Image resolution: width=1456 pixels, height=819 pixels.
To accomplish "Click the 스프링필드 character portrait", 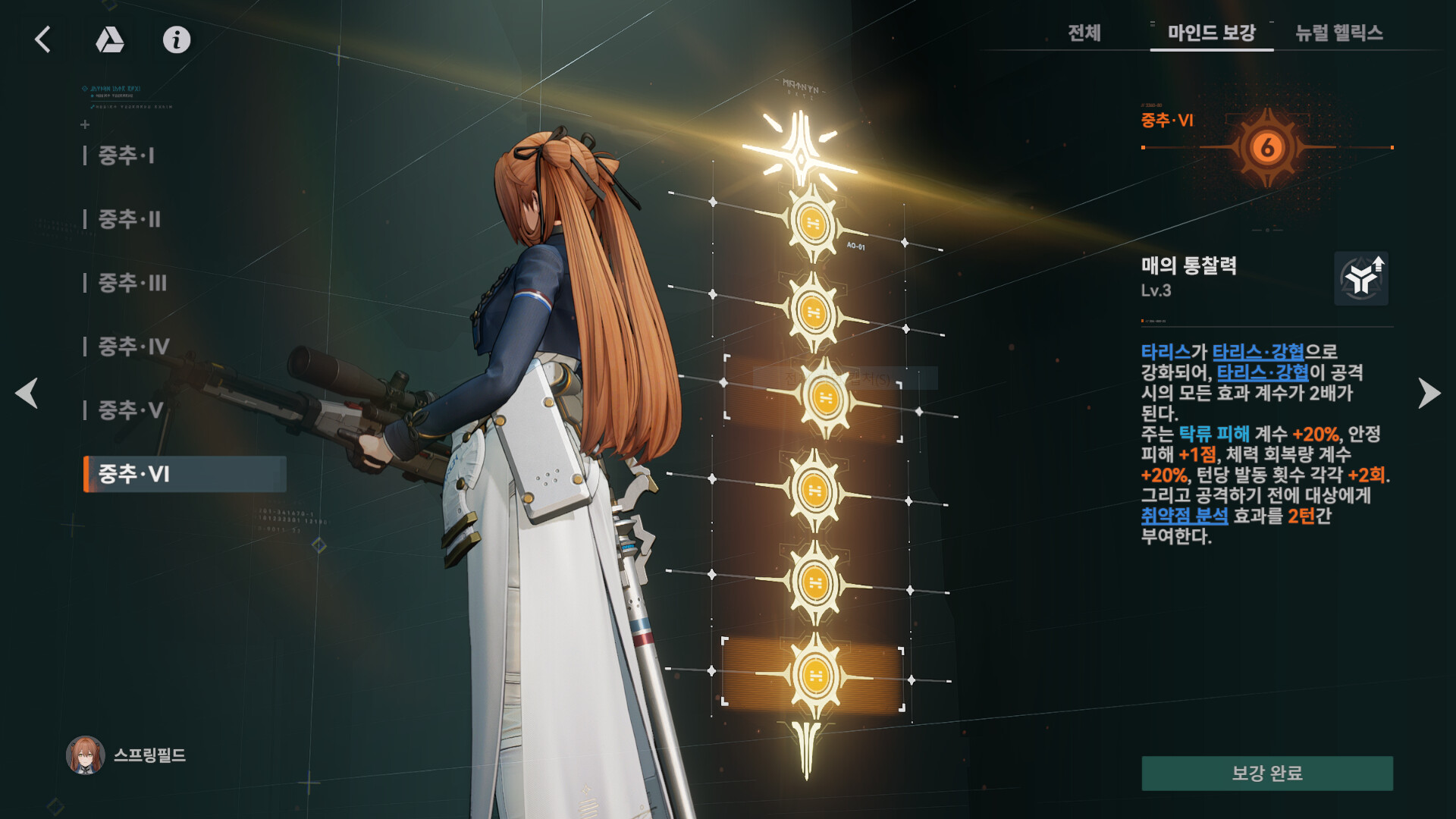I will (86, 755).
